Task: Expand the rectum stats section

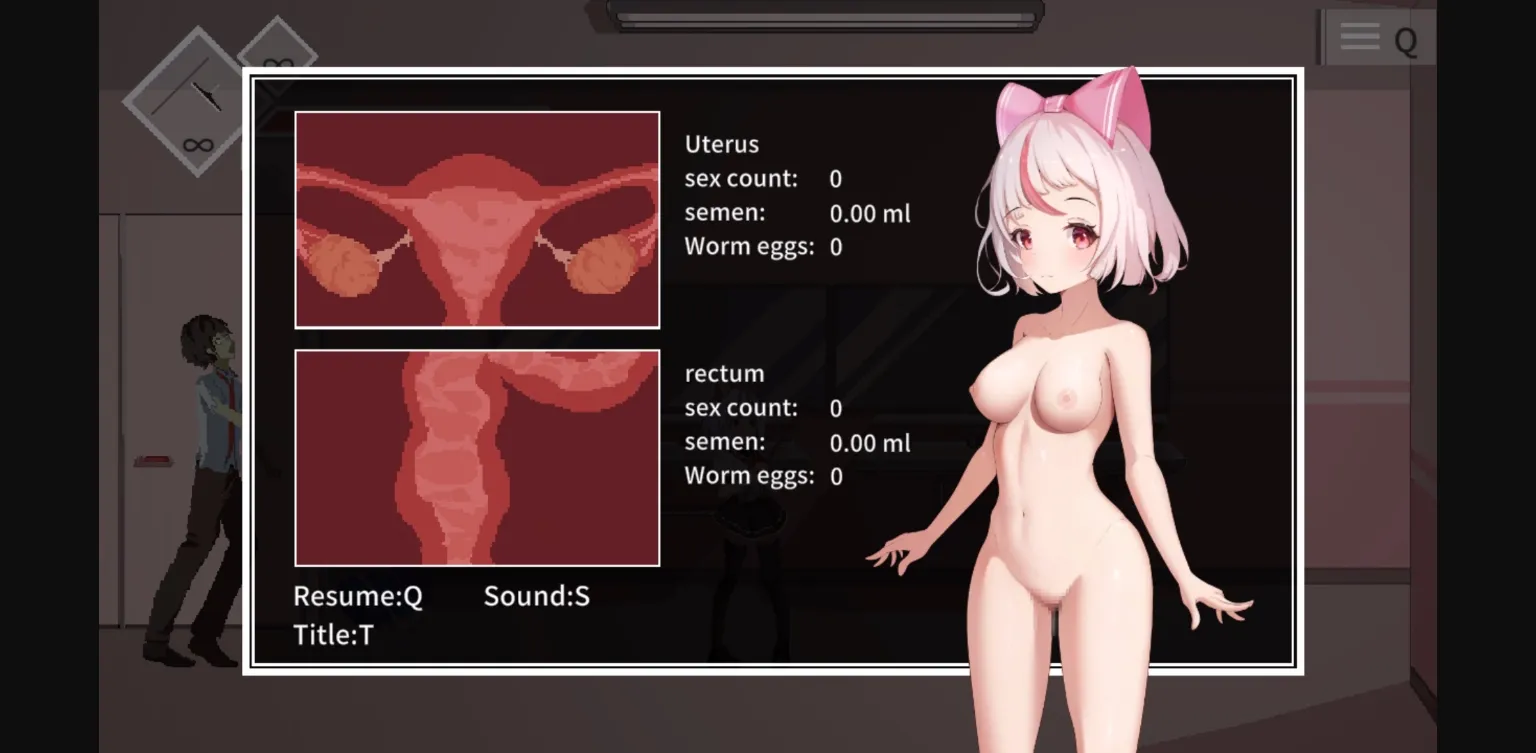Action: pos(724,373)
